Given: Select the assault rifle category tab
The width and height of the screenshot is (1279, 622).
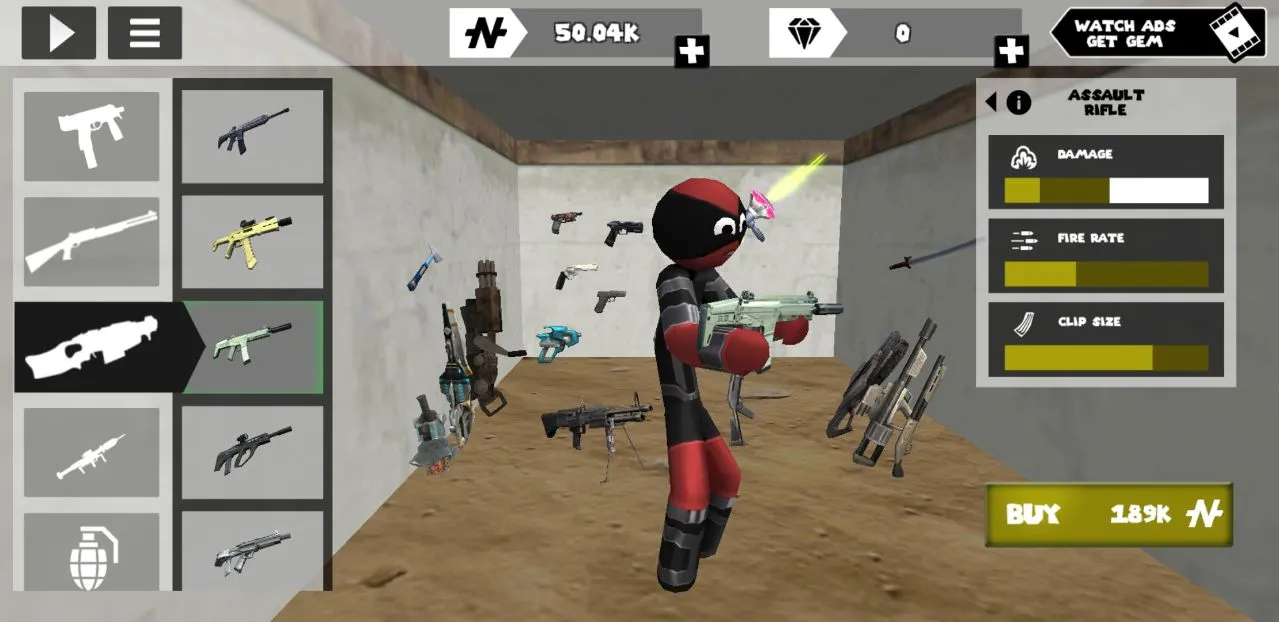Looking at the screenshot, I should click(x=91, y=346).
